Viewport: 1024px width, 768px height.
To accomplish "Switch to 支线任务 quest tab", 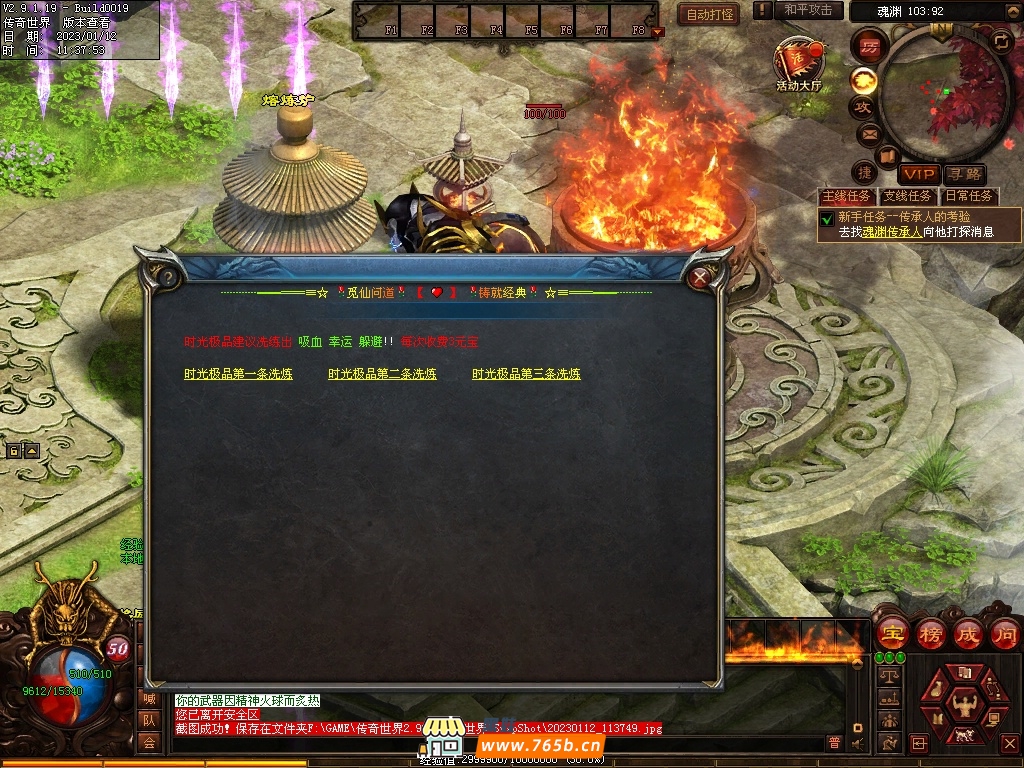I will pyautogui.click(x=907, y=196).
